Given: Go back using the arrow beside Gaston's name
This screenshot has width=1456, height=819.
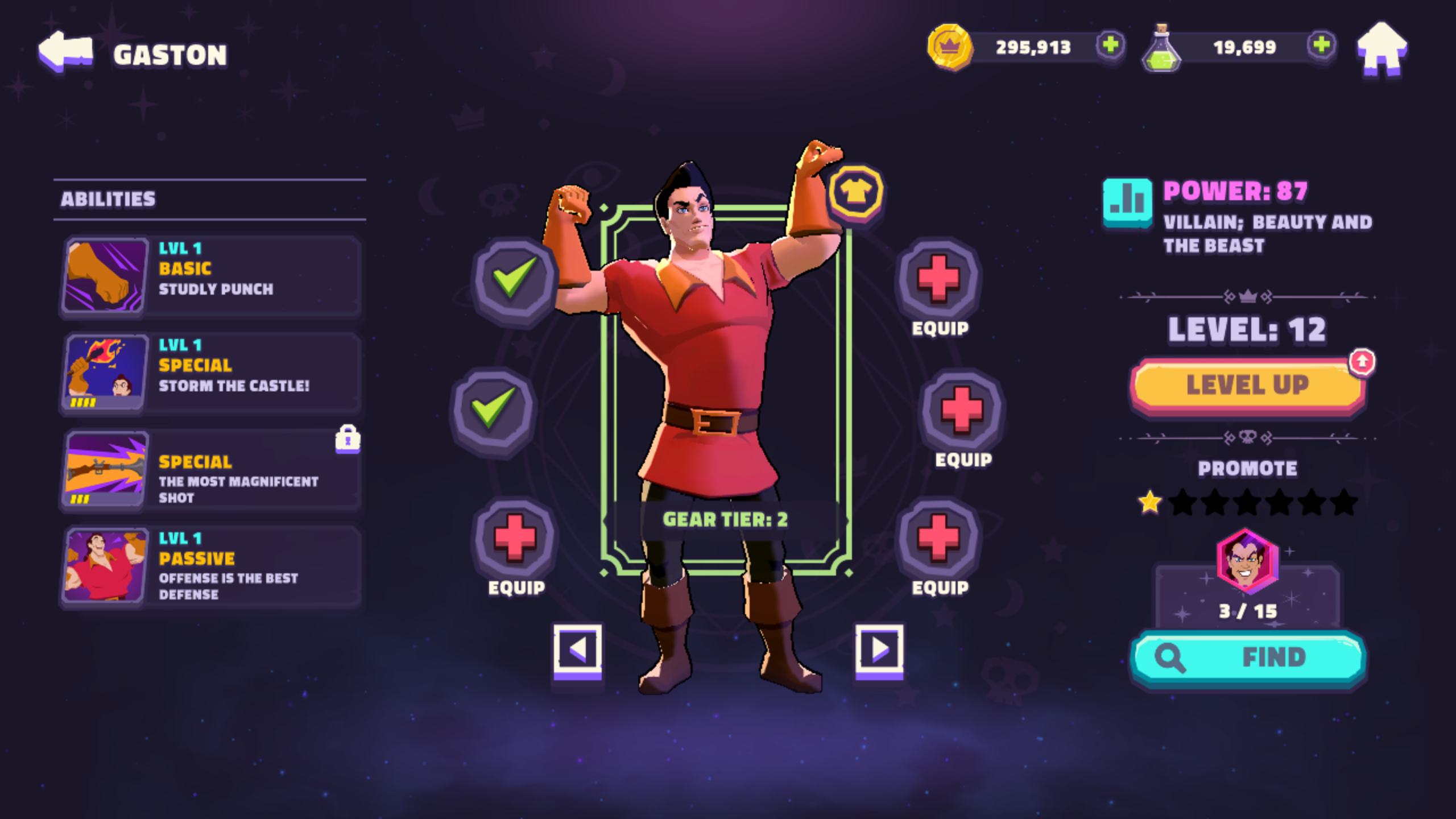Looking at the screenshot, I should [x=66, y=51].
